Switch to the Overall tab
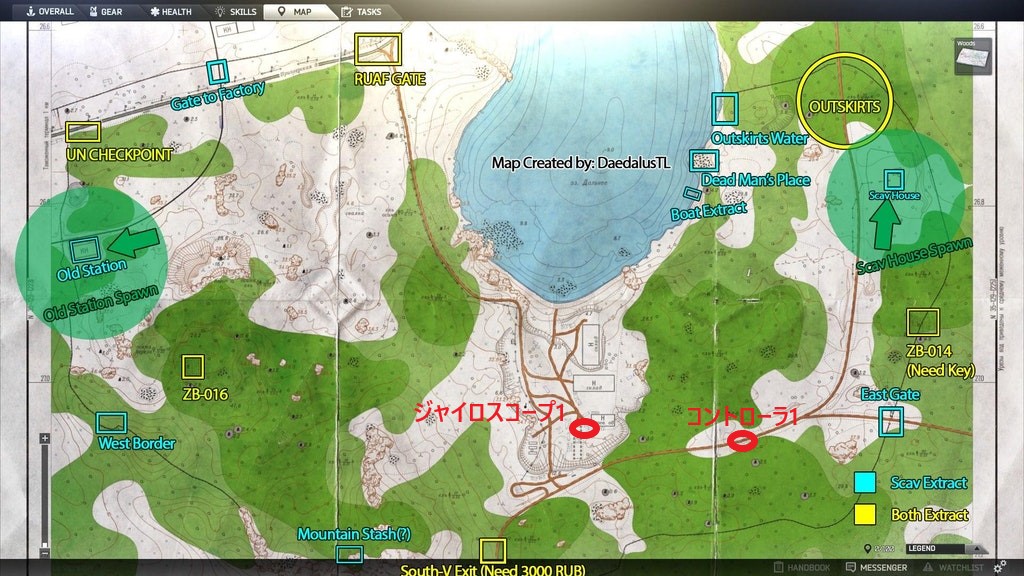The height and width of the screenshot is (576, 1024). click(48, 12)
